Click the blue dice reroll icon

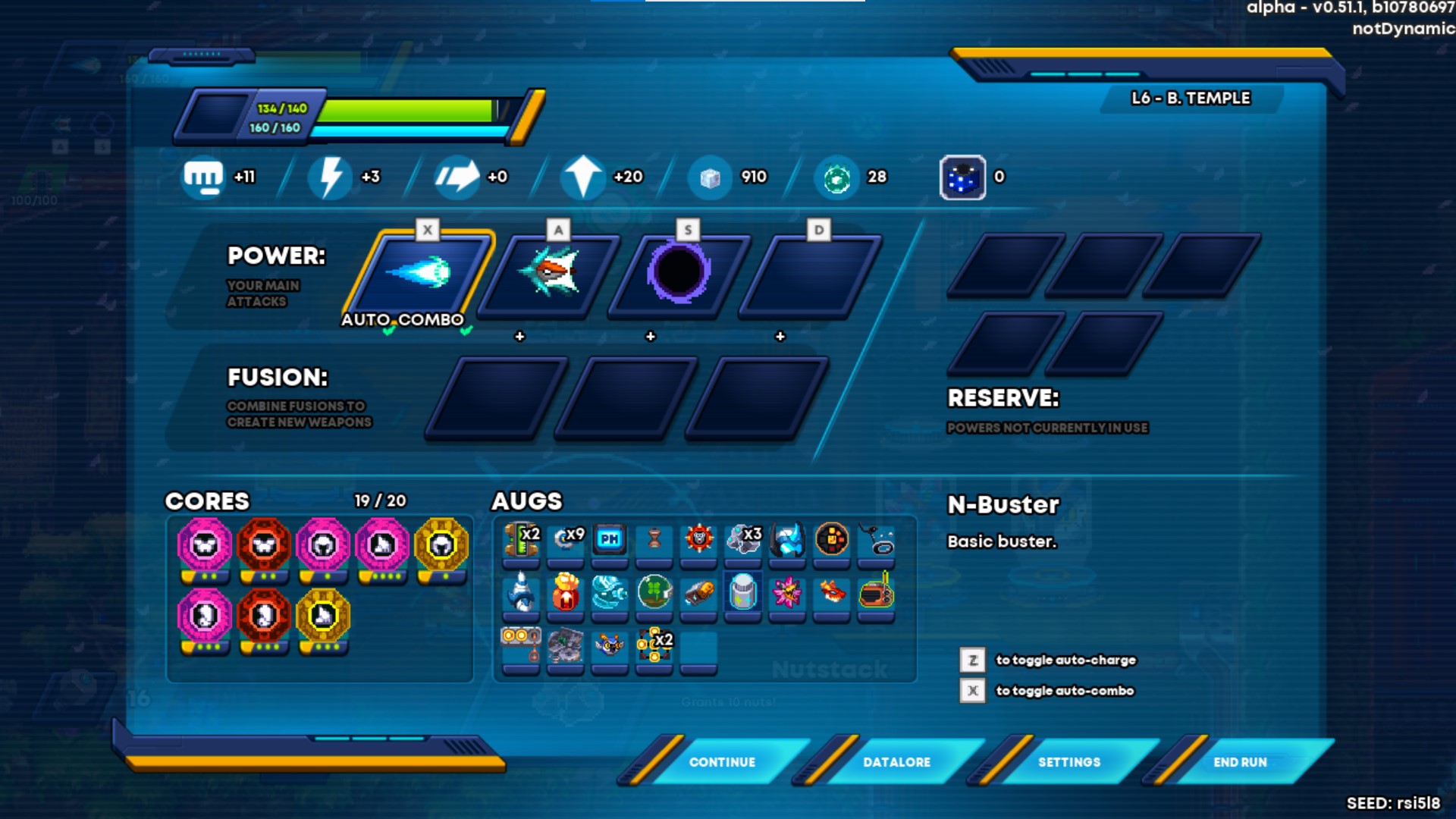click(x=962, y=177)
